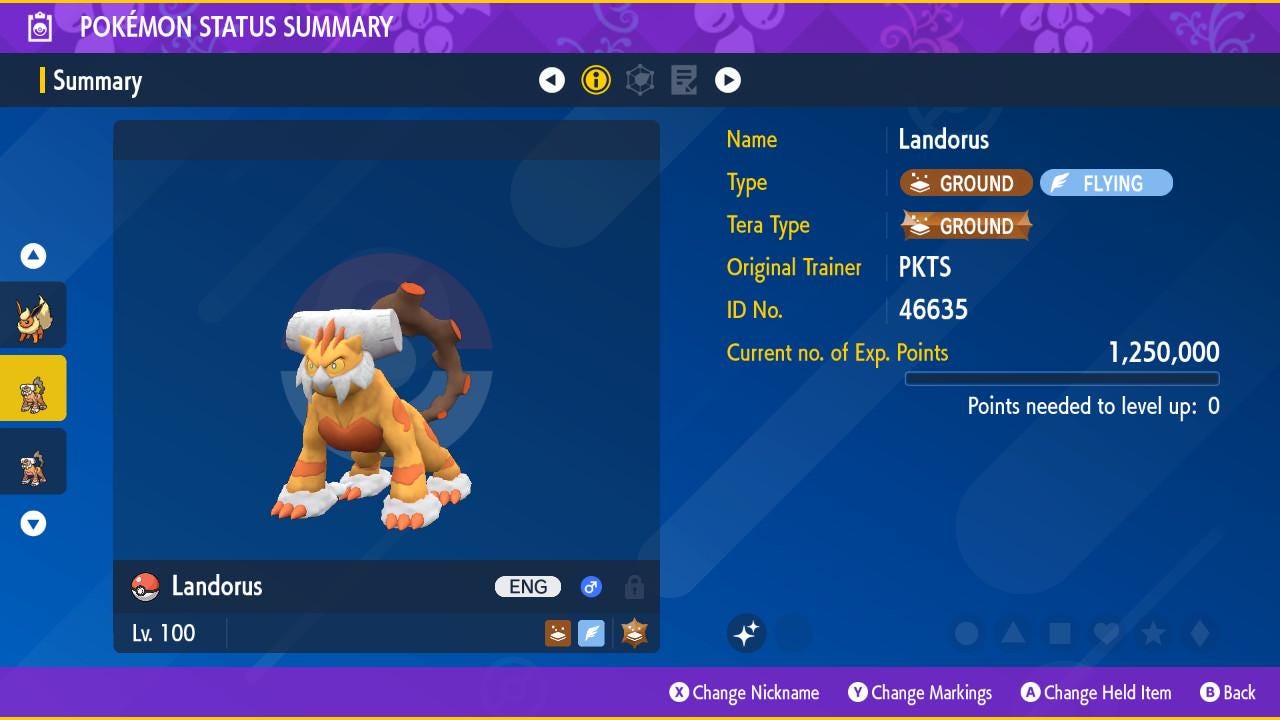The height and width of the screenshot is (720, 1280).
Task: Select the info summary page tab
Action: pyautogui.click(x=596, y=80)
